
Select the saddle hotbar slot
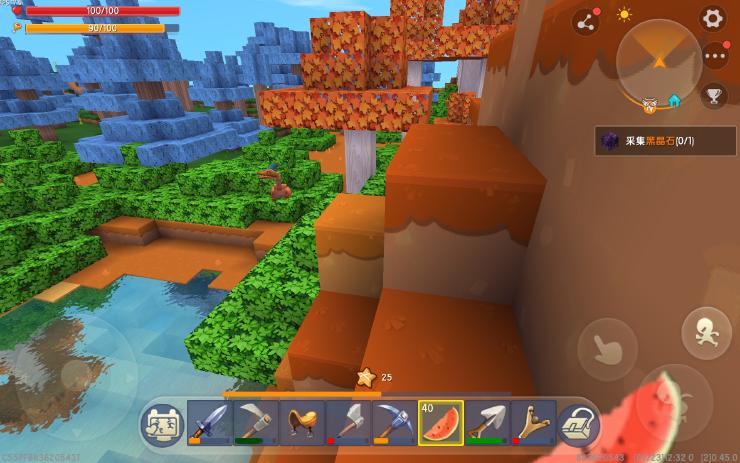click(301, 423)
